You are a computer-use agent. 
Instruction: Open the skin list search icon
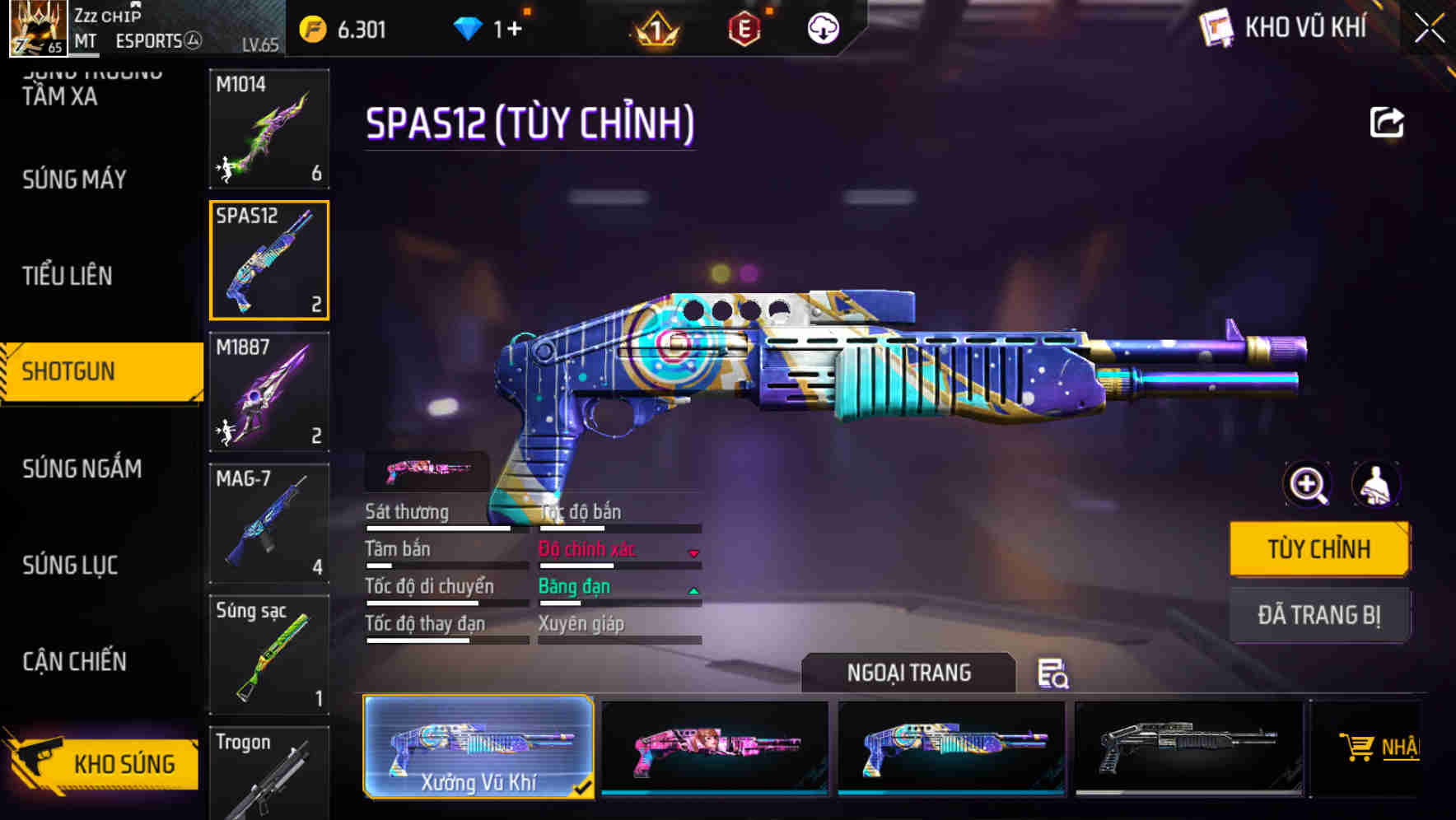click(x=1052, y=673)
